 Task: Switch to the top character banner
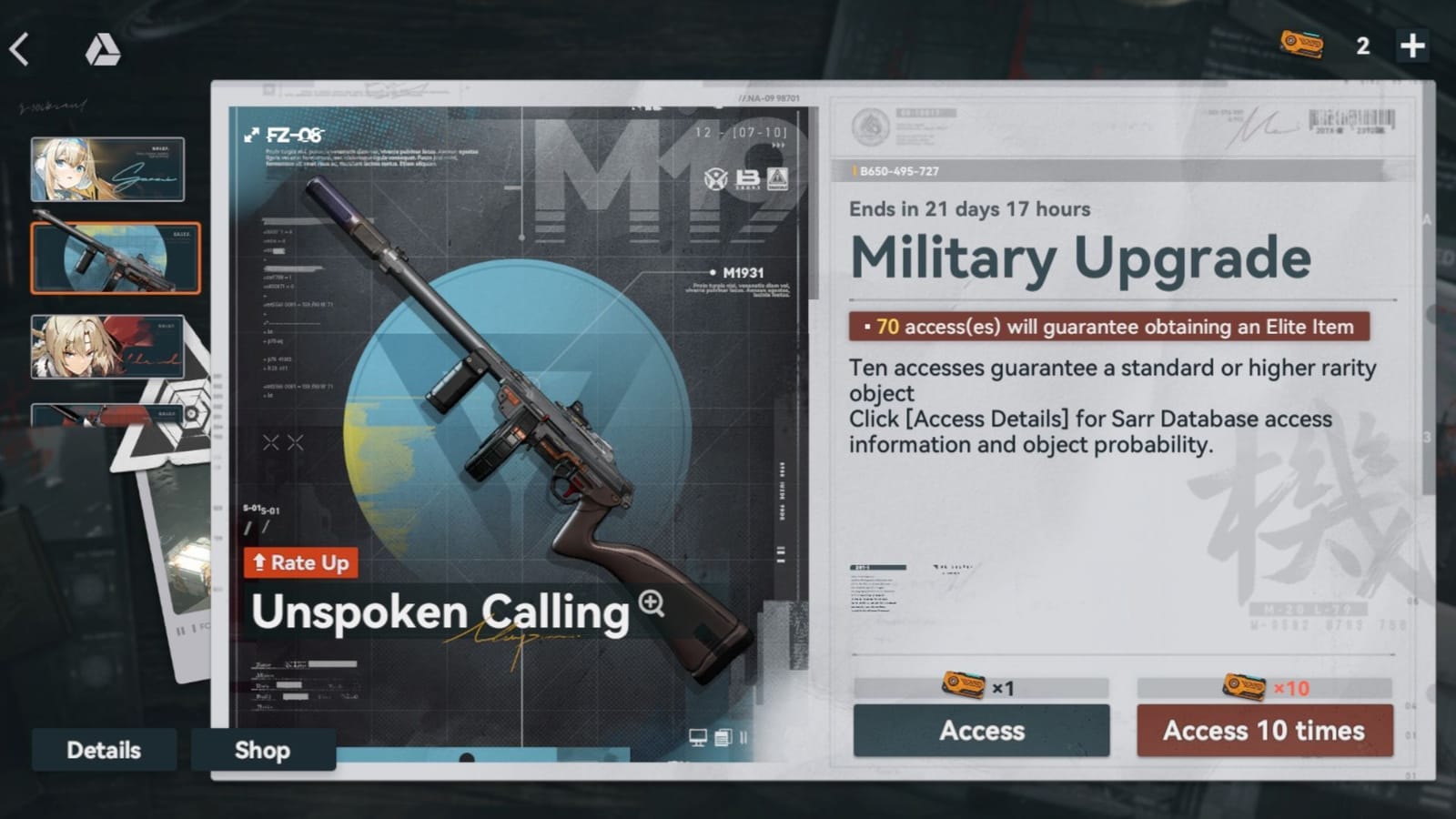coord(106,168)
